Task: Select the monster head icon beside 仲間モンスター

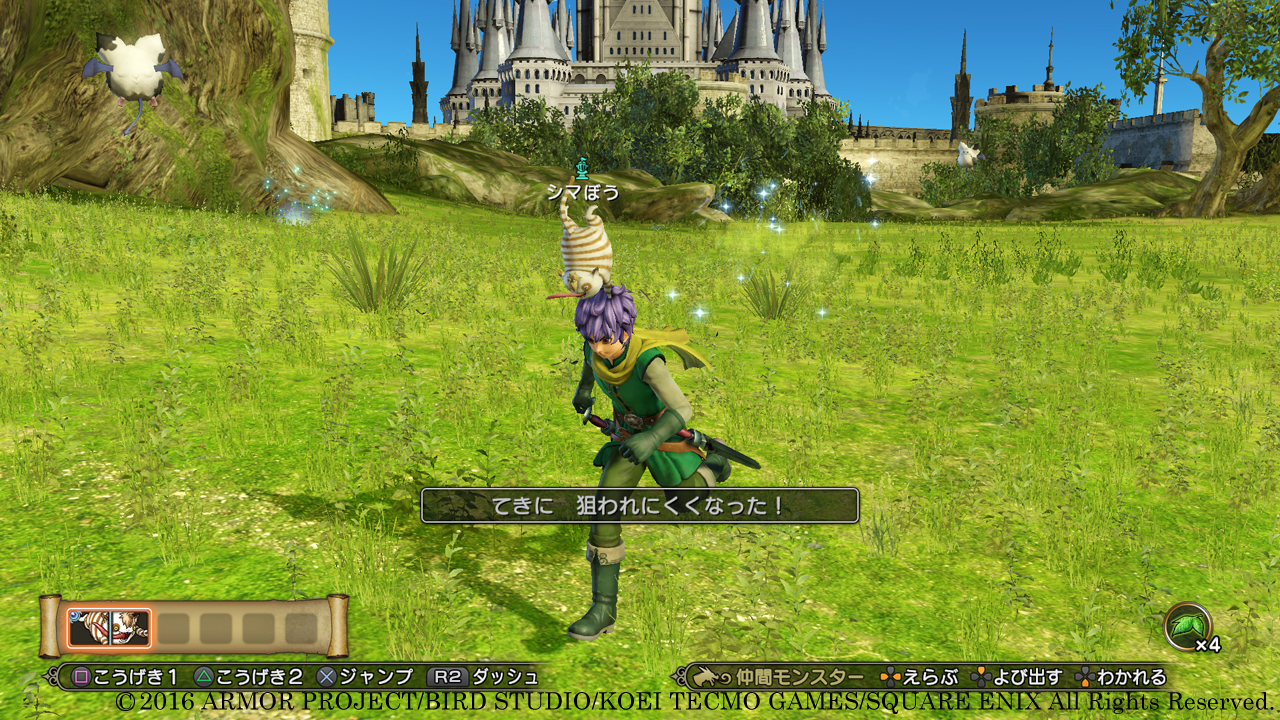Action: [x=703, y=677]
